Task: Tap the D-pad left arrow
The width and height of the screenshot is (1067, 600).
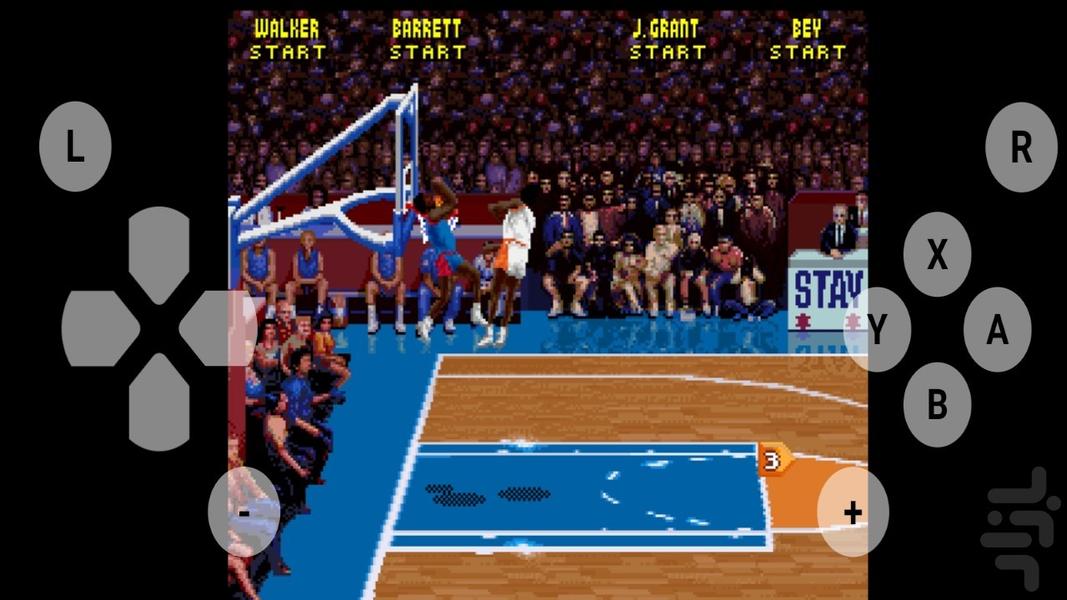Action: 98,328
